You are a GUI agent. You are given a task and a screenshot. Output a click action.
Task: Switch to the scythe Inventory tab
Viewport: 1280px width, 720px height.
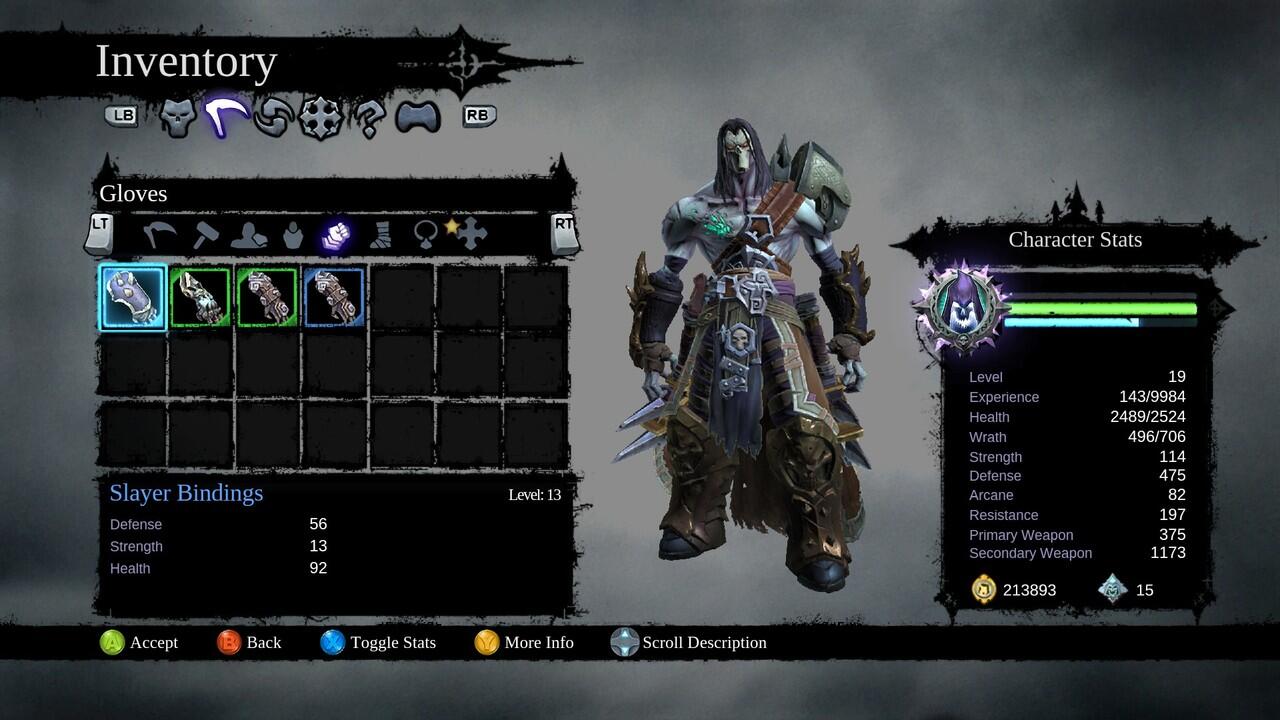pos(226,118)
